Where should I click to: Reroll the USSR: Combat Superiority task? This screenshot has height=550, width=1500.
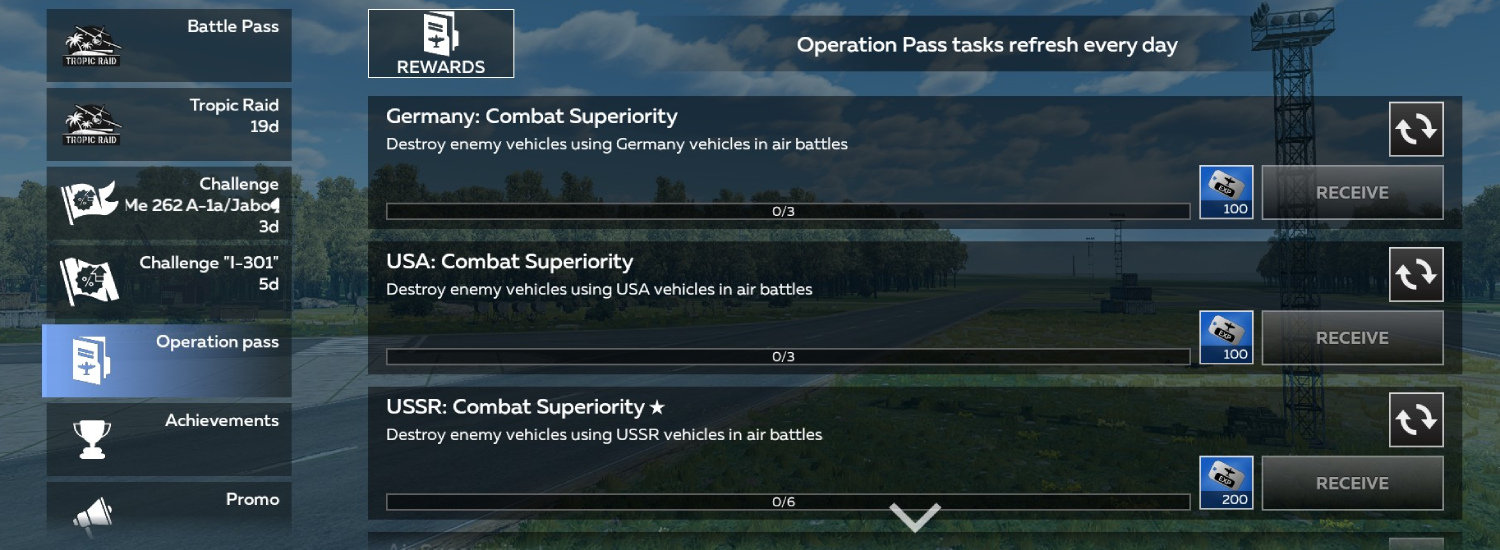[1416, 420]
